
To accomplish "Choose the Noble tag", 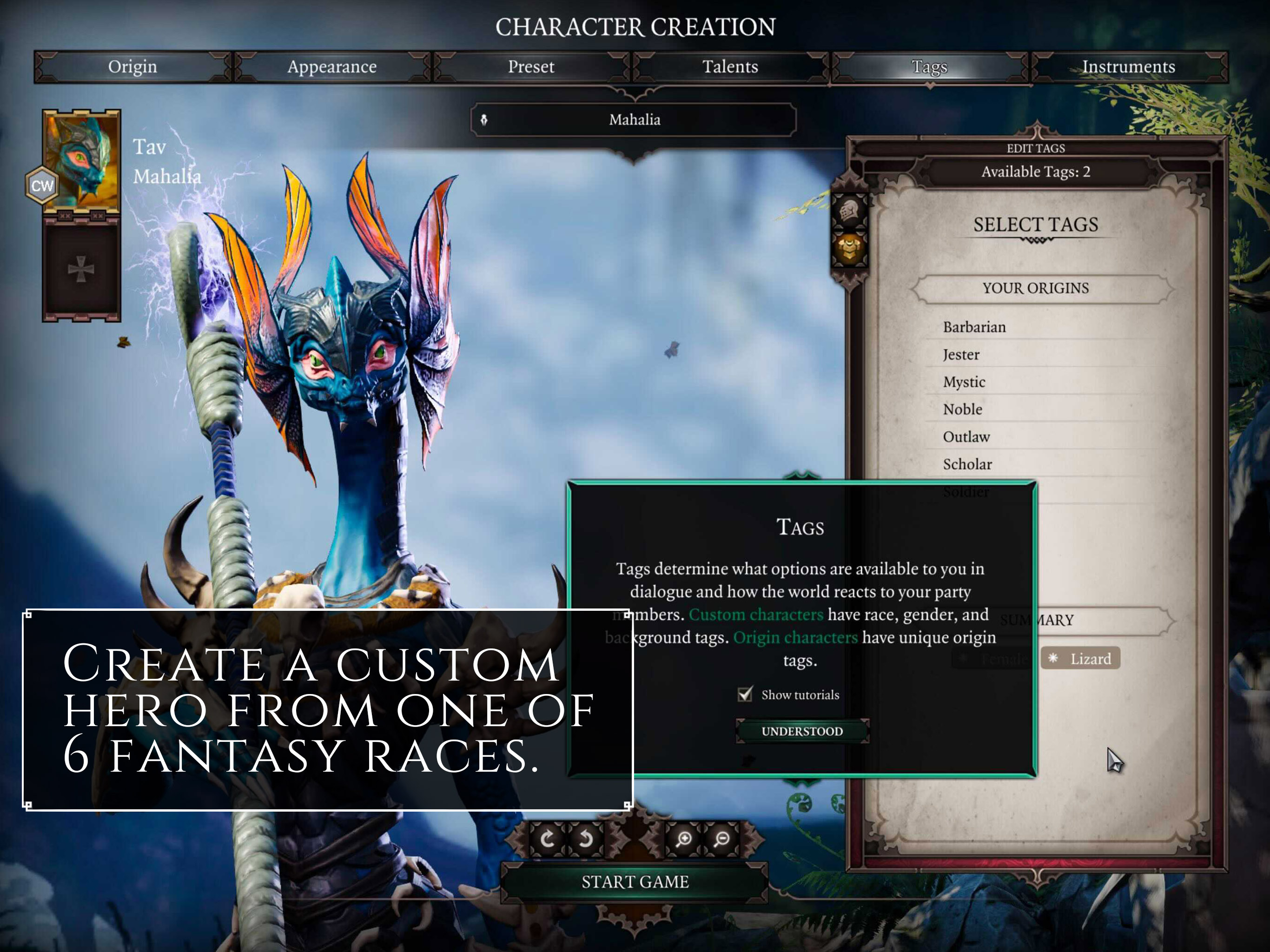I will pos(962,410).
